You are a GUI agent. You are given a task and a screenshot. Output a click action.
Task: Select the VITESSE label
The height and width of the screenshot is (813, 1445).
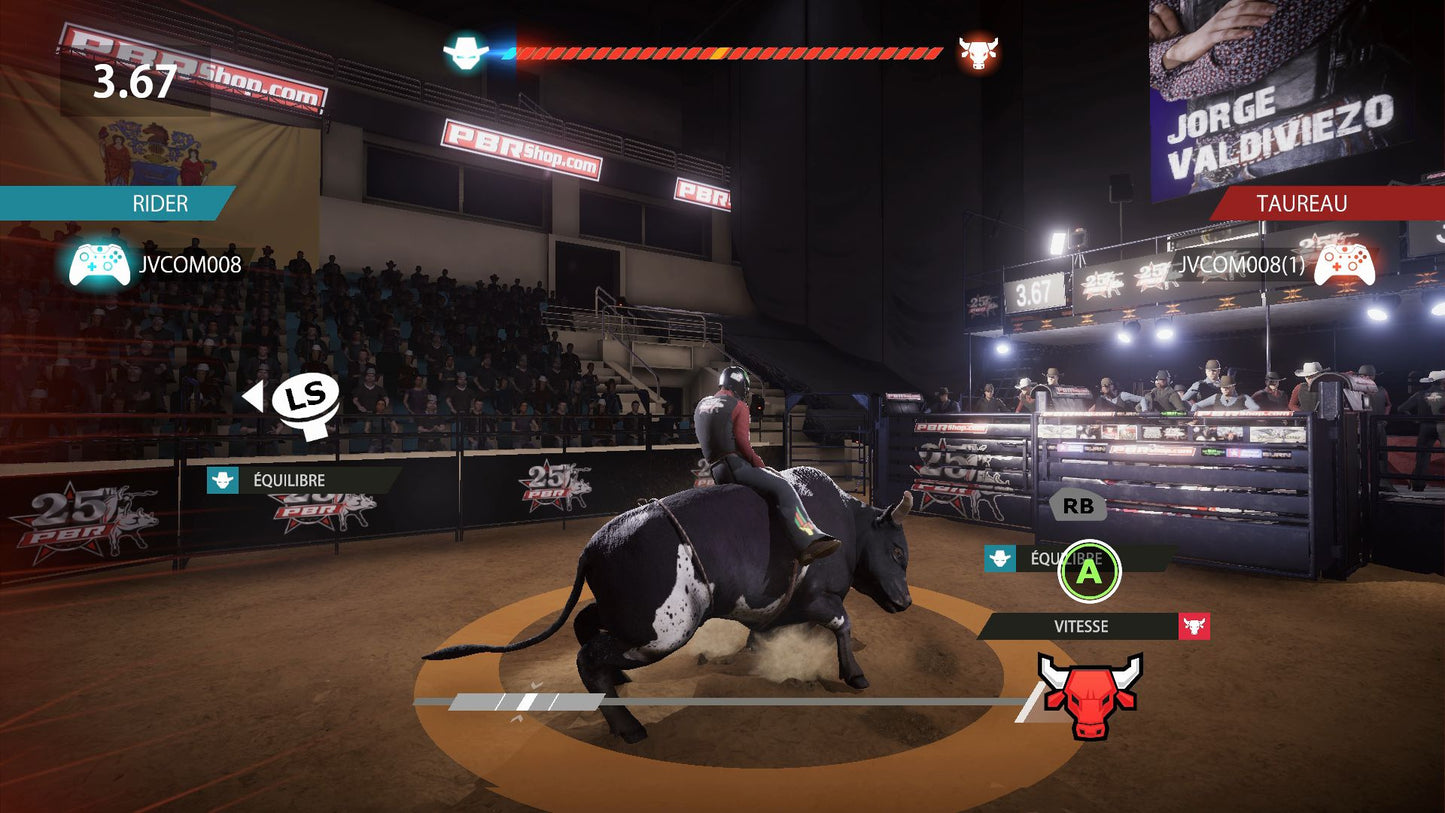pyautogui.click(x=1081, y=627)
